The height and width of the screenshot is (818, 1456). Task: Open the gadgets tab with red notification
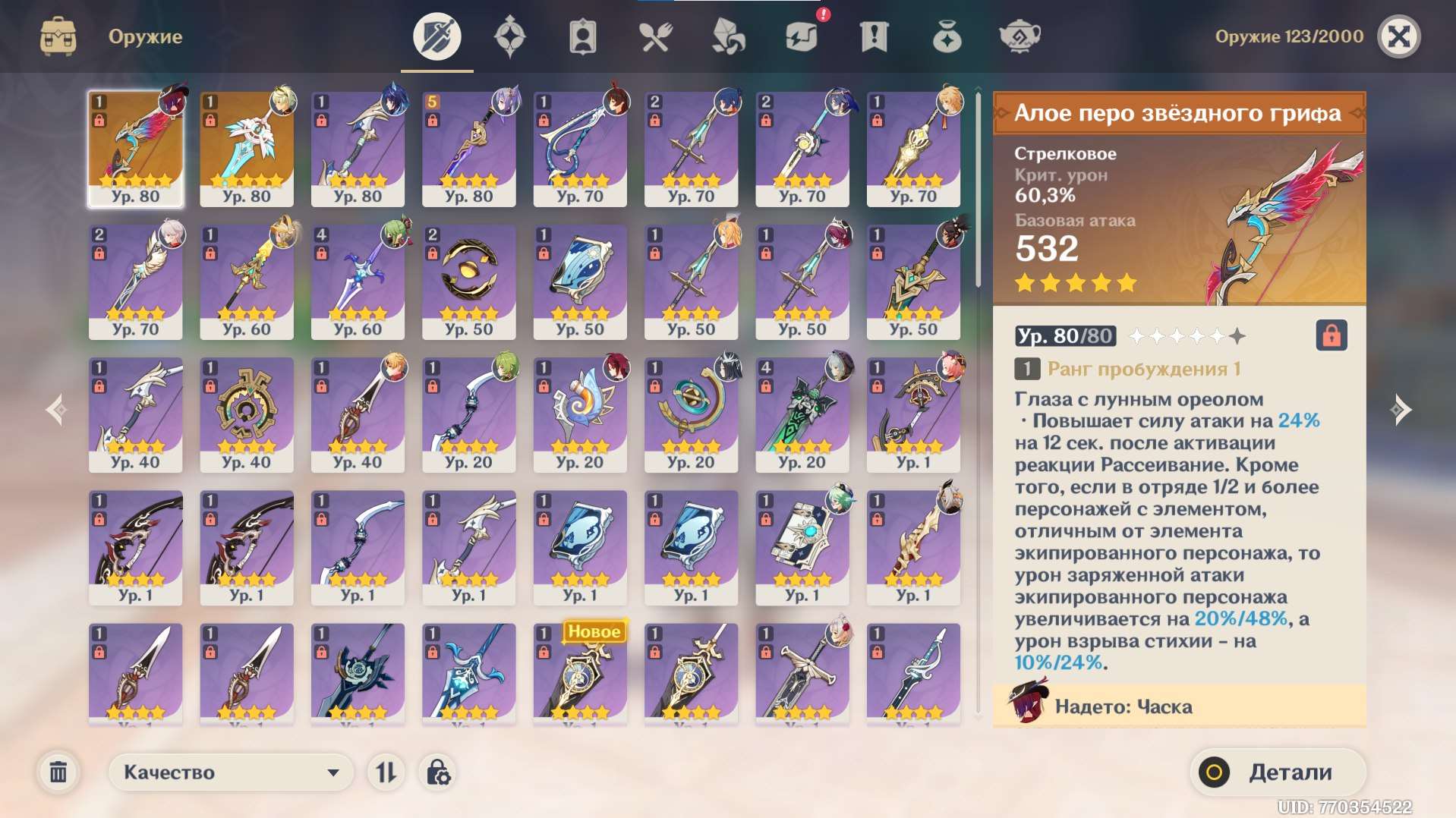[802, 36]
